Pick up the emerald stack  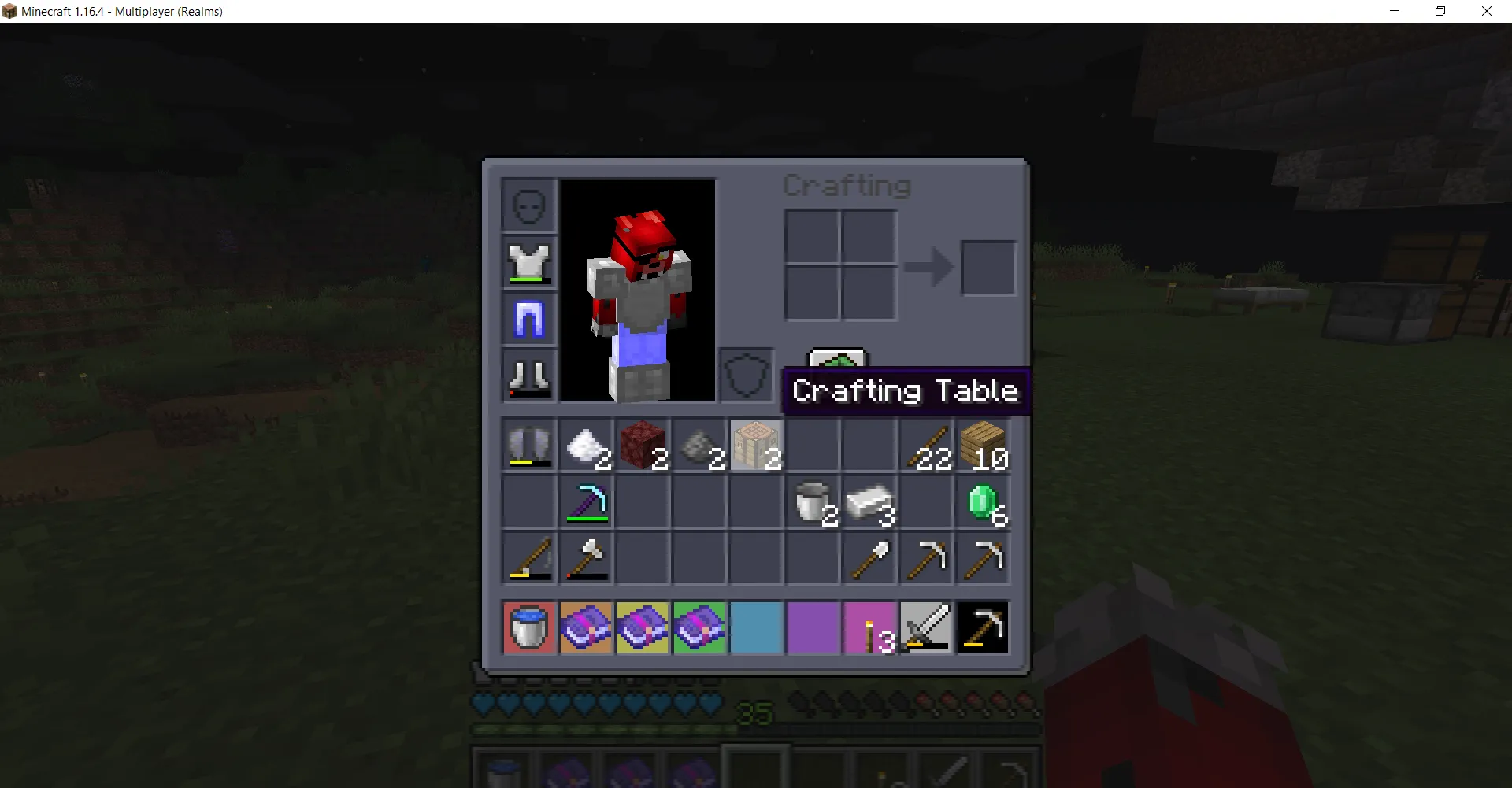pyautogui.click(x=982, y=503)
